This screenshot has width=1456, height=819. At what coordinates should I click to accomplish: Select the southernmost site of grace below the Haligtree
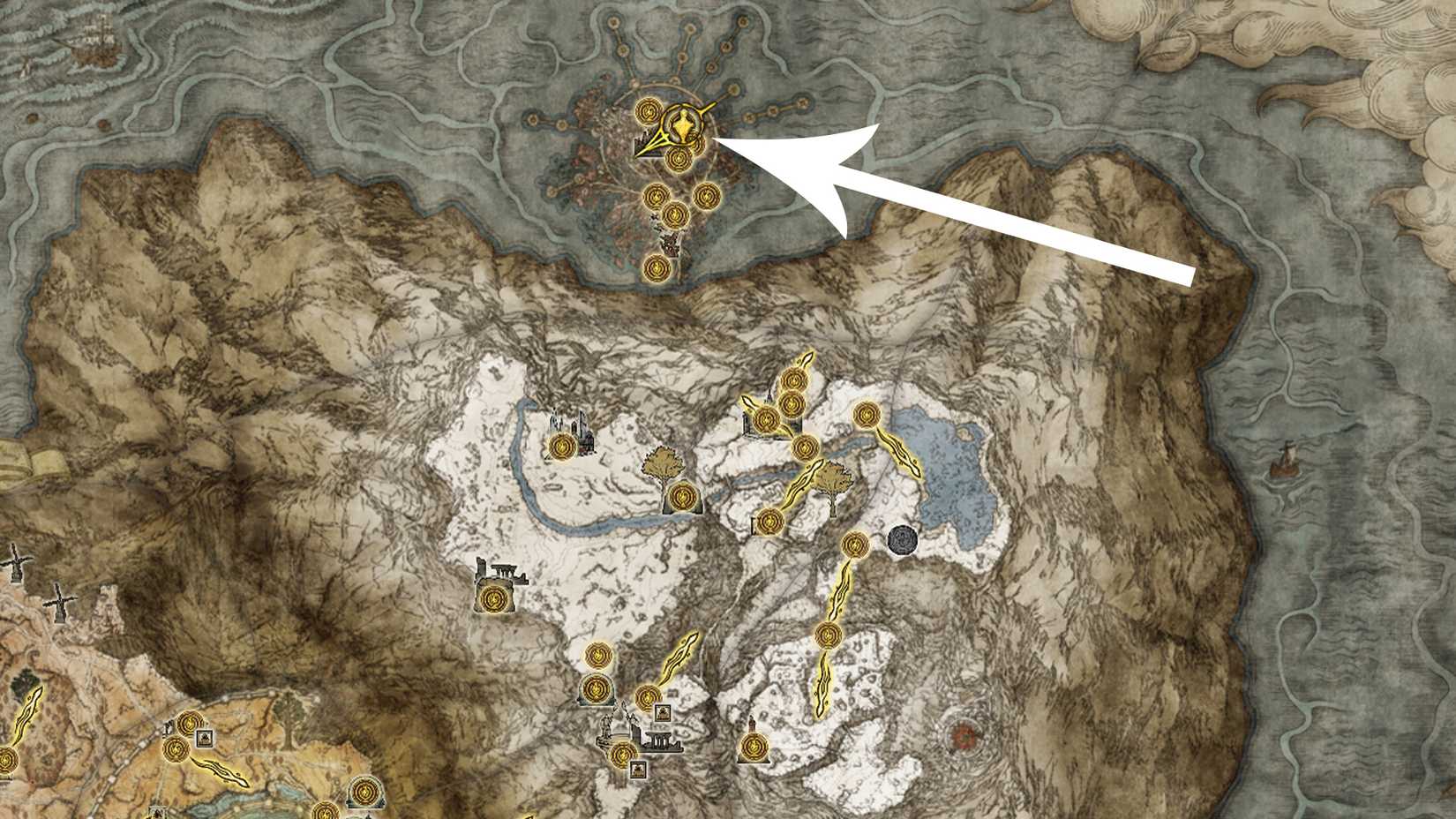point(657,267)
